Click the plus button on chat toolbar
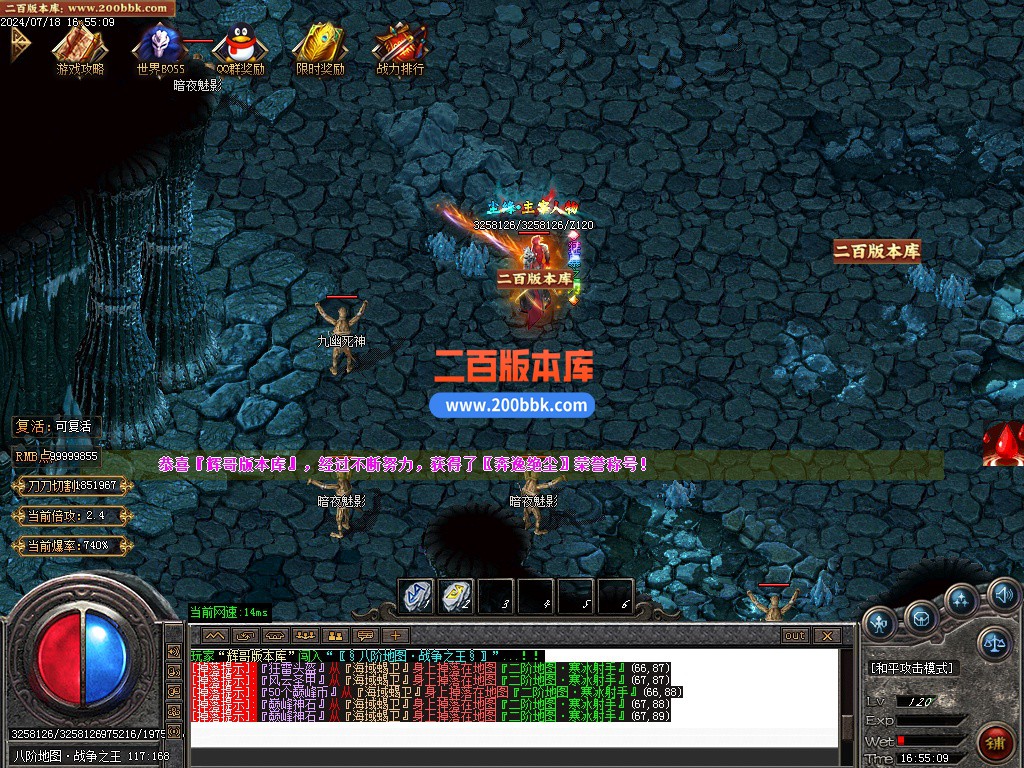This screenshot has height=768, width=1024. pos(396,635)
